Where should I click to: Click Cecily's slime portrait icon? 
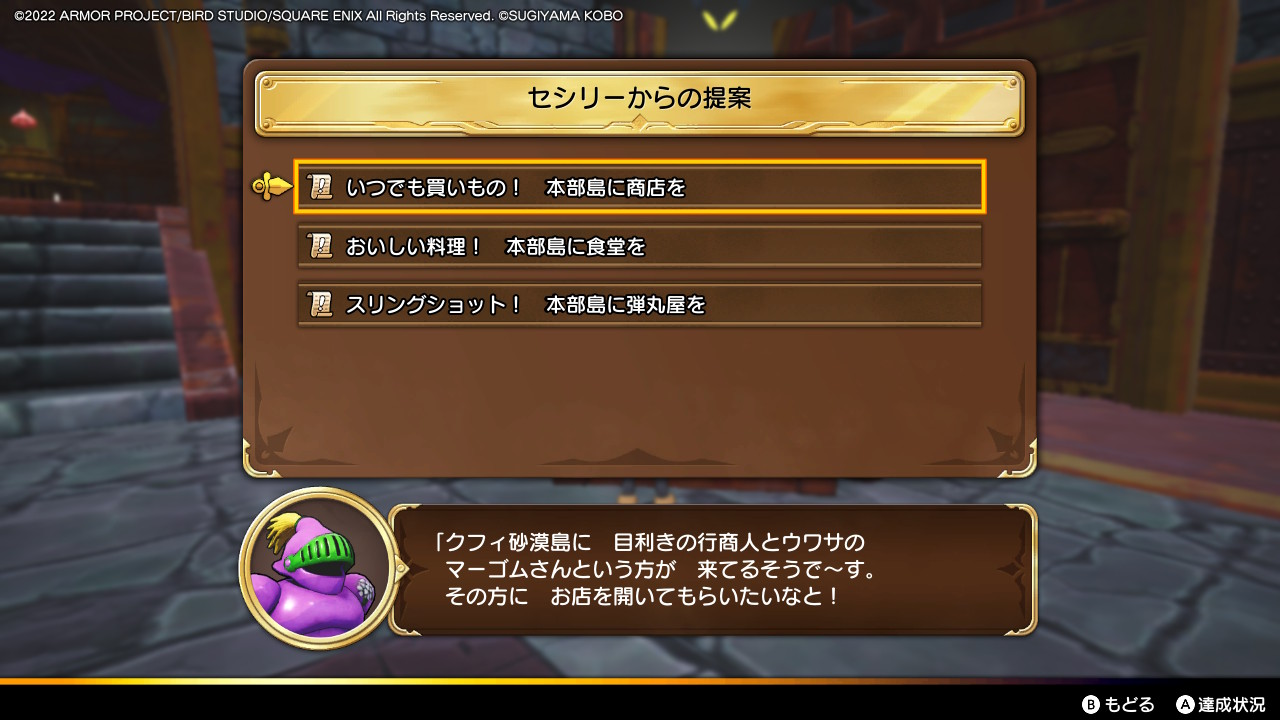tap(312, 570)
